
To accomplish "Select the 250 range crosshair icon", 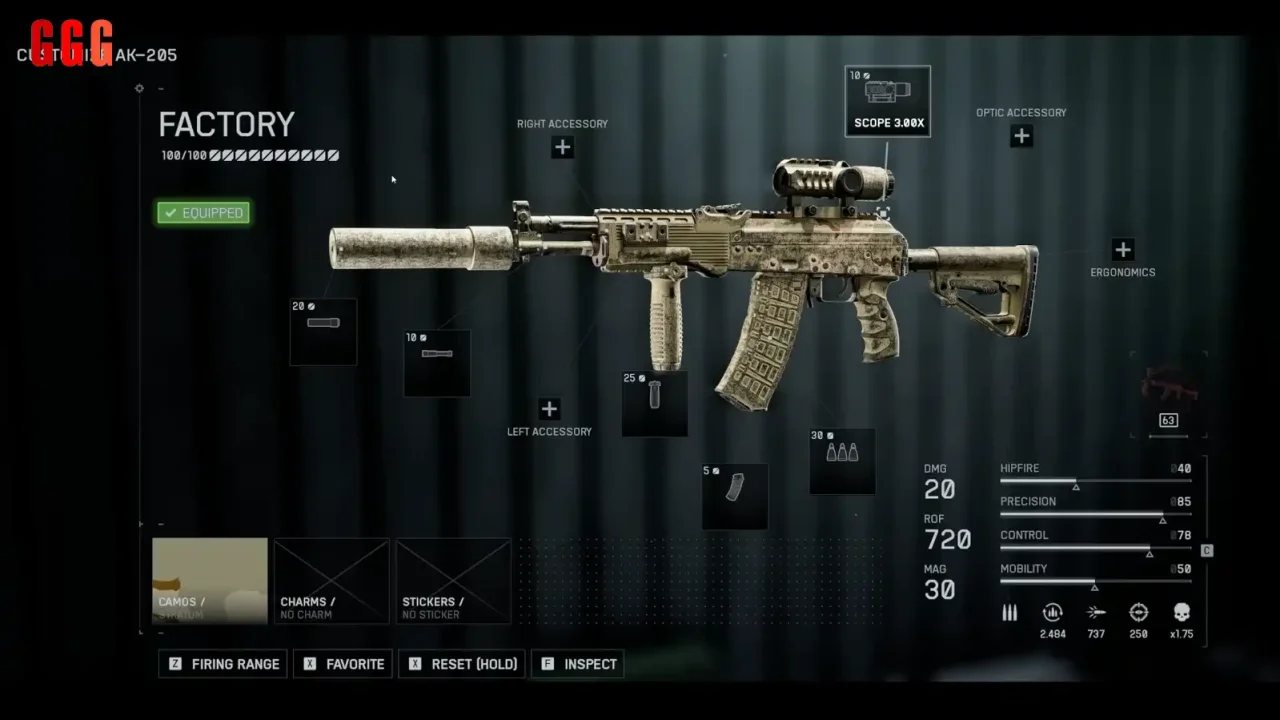I will 1138,613.
